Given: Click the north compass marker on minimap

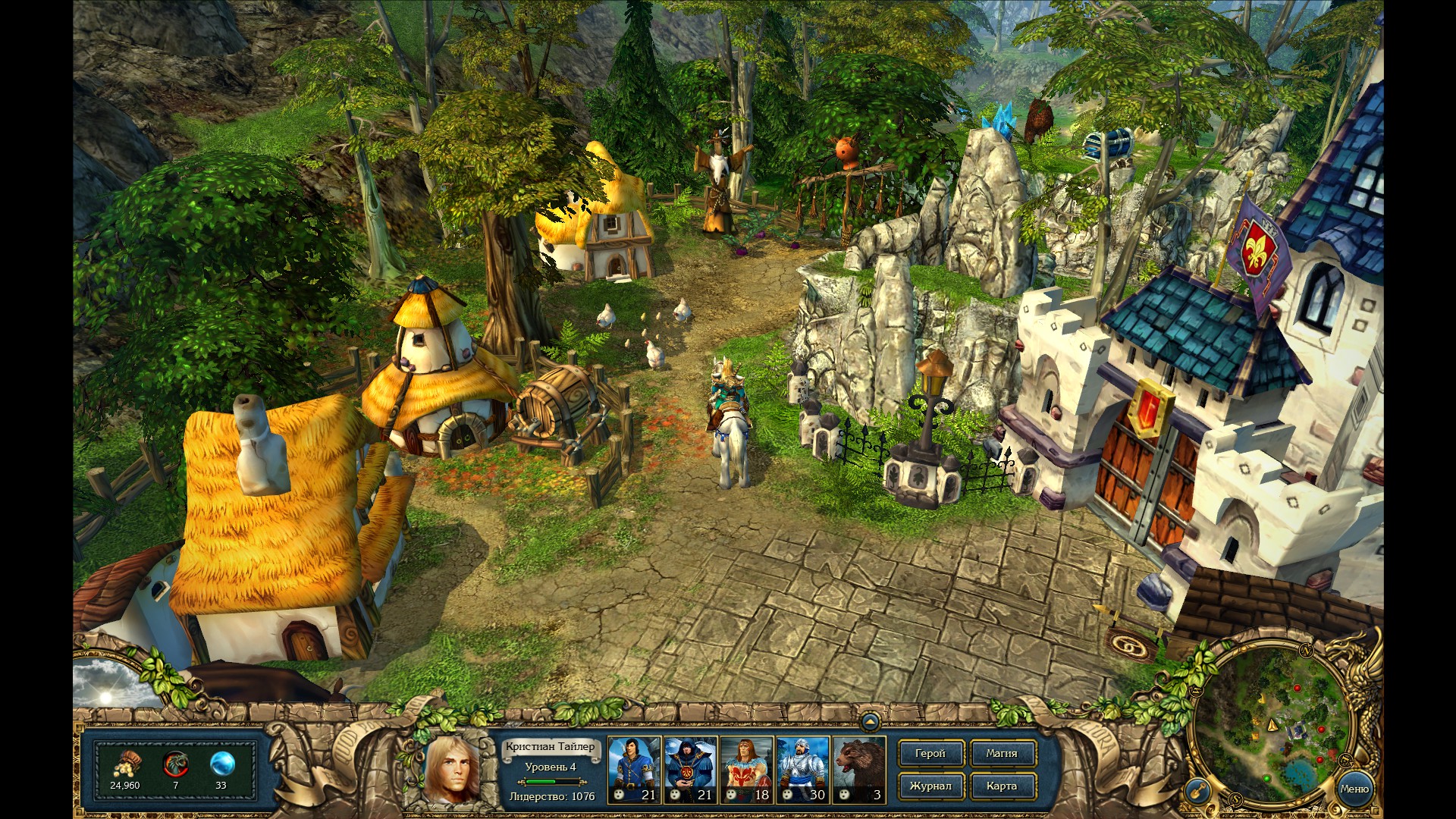Looking at the screenshot, I should 1306,651.
